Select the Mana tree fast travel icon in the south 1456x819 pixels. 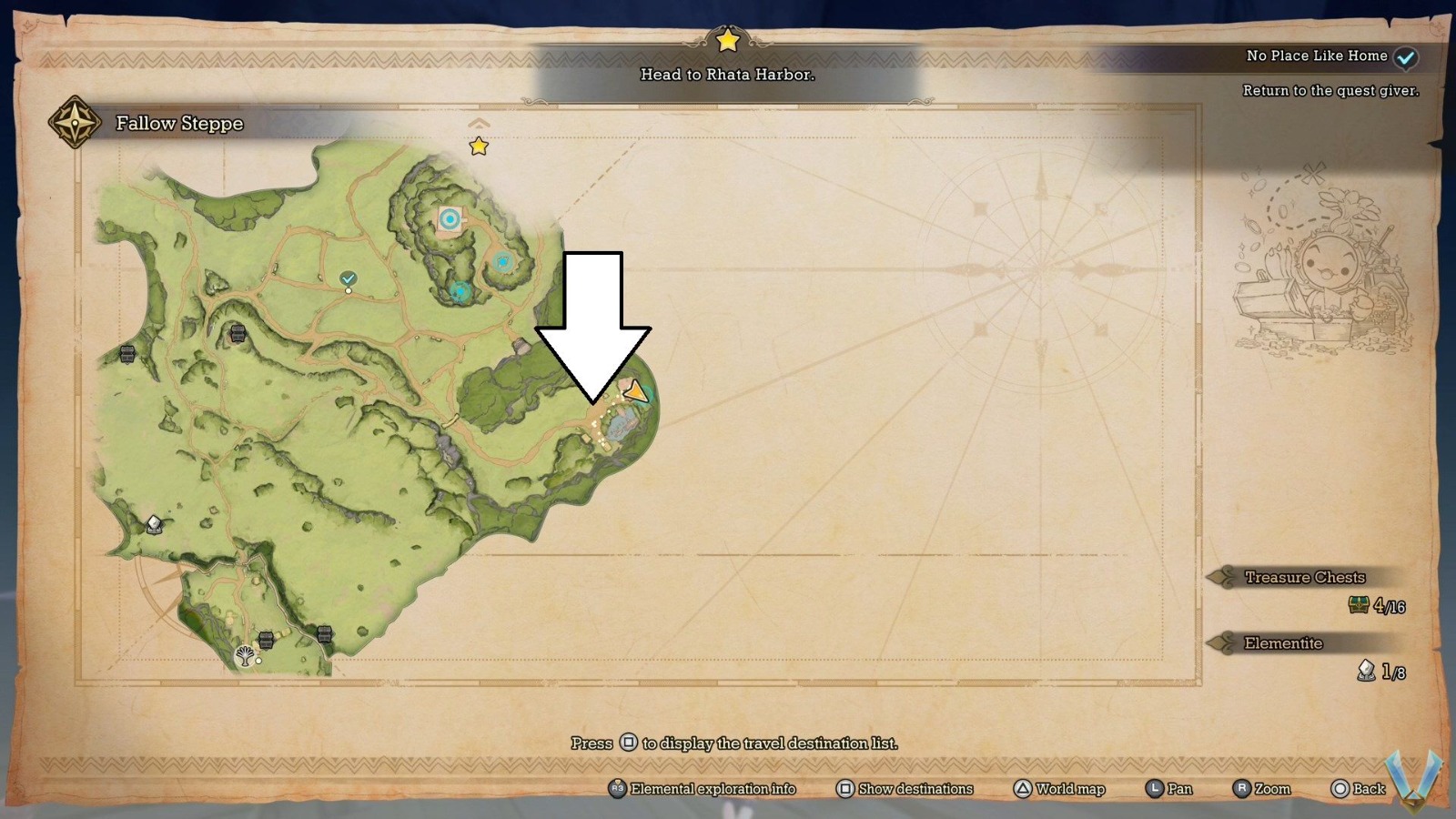click(x=244, y=654)
